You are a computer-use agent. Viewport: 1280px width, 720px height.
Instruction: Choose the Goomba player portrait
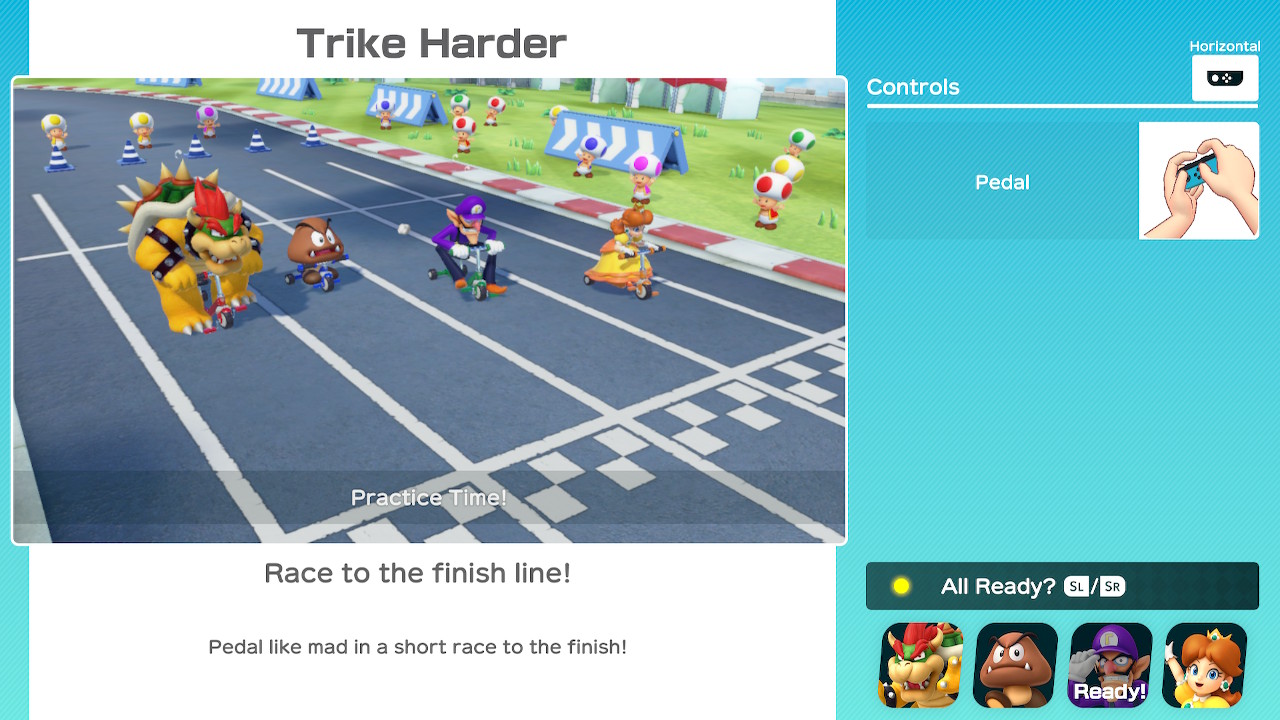click(x=1015, y=665)
